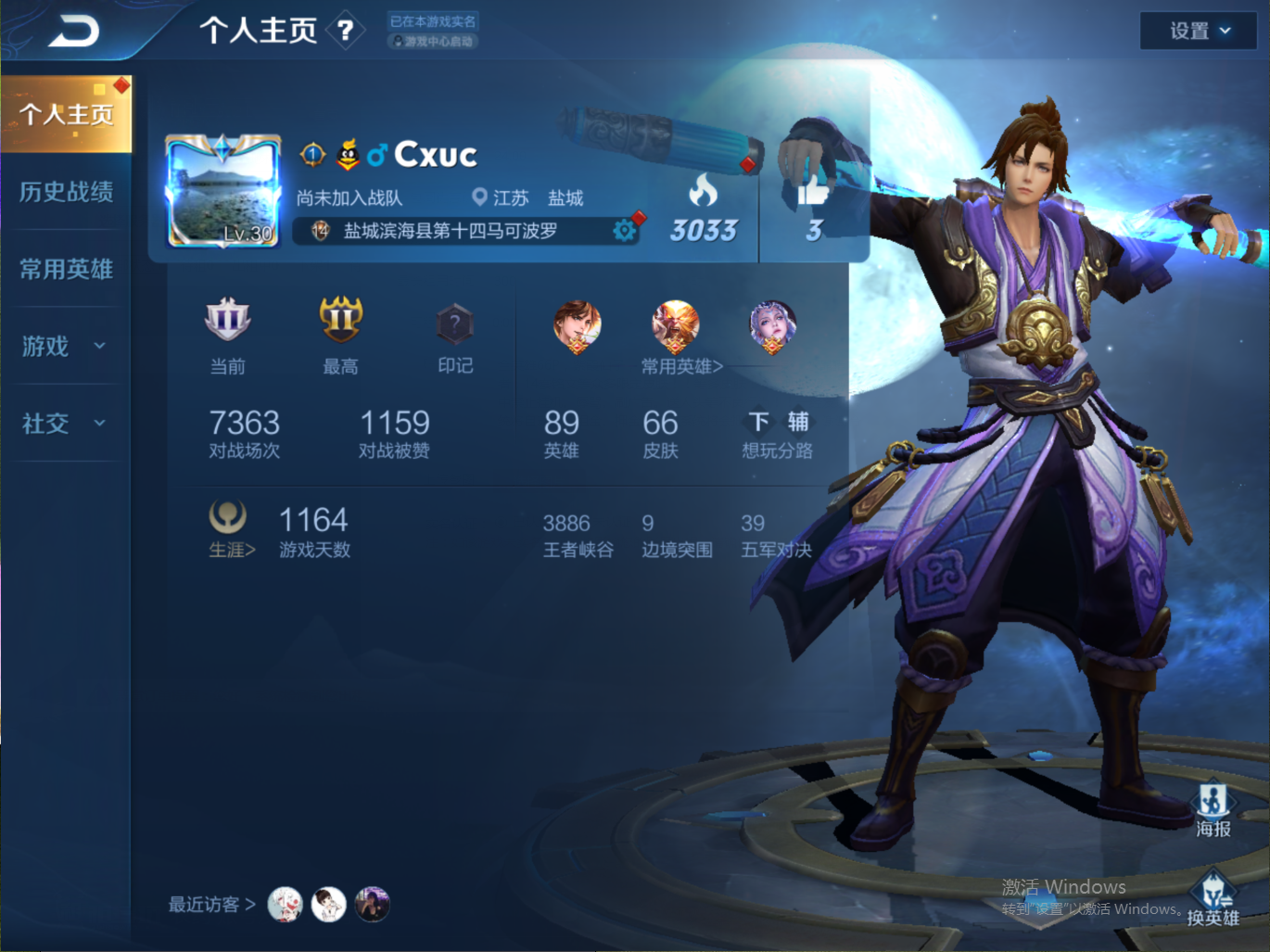
Task: Open the 生涯> career details
Action: (231, 550)
